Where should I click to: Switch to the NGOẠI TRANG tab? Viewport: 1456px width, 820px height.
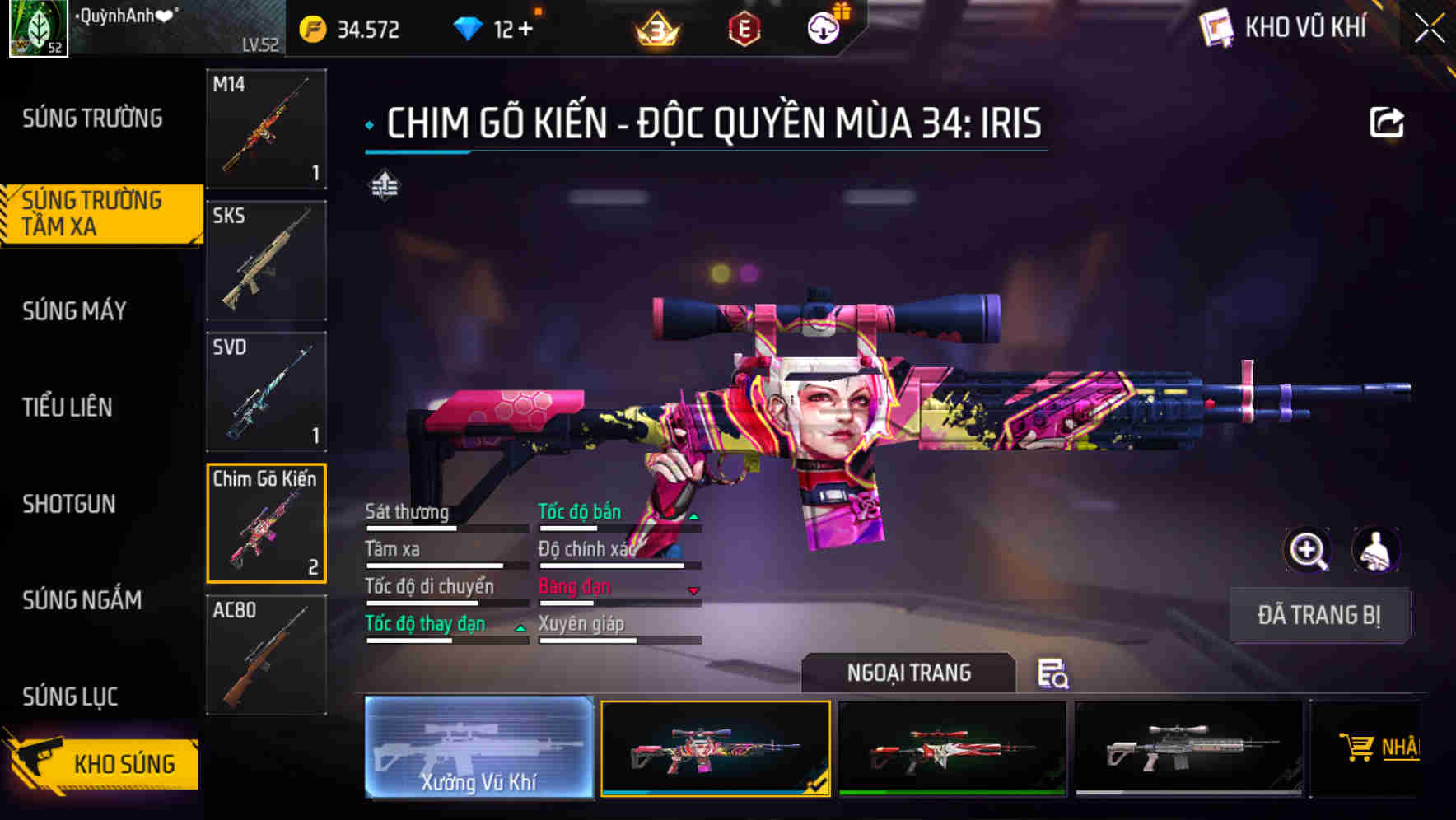(908, 673)
